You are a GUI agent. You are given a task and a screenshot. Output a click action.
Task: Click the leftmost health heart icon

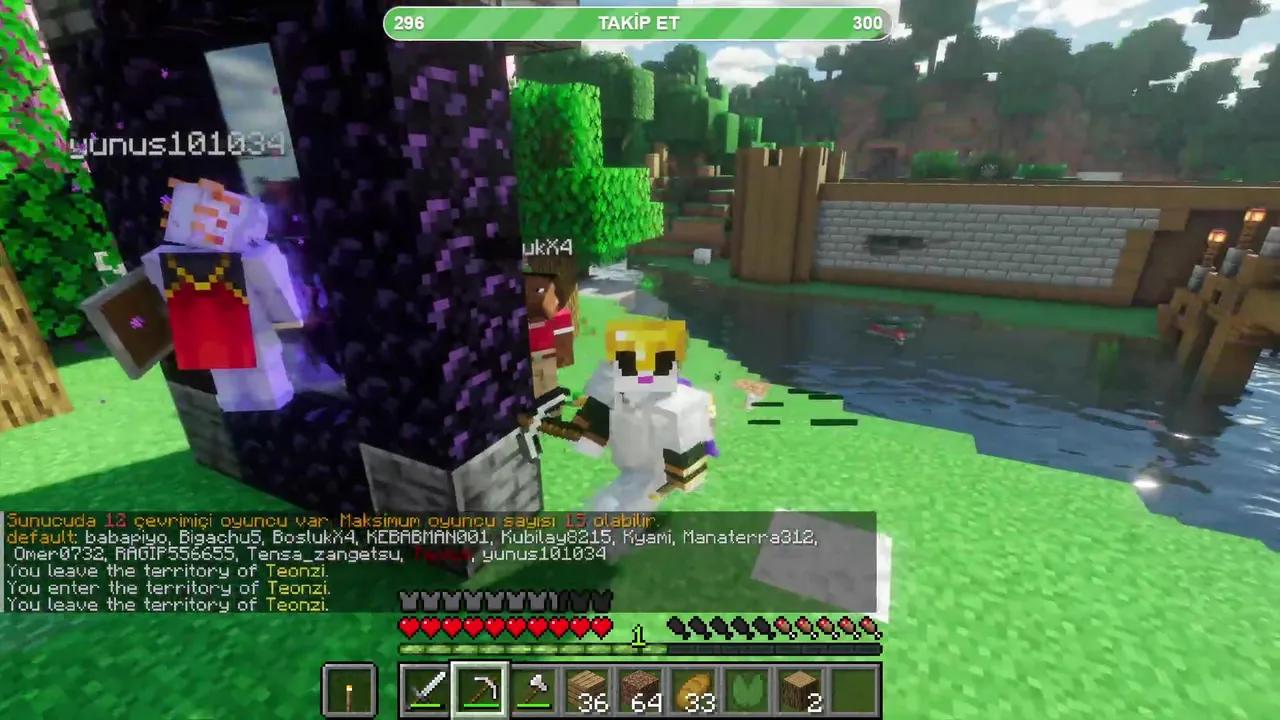click(409, 626)
